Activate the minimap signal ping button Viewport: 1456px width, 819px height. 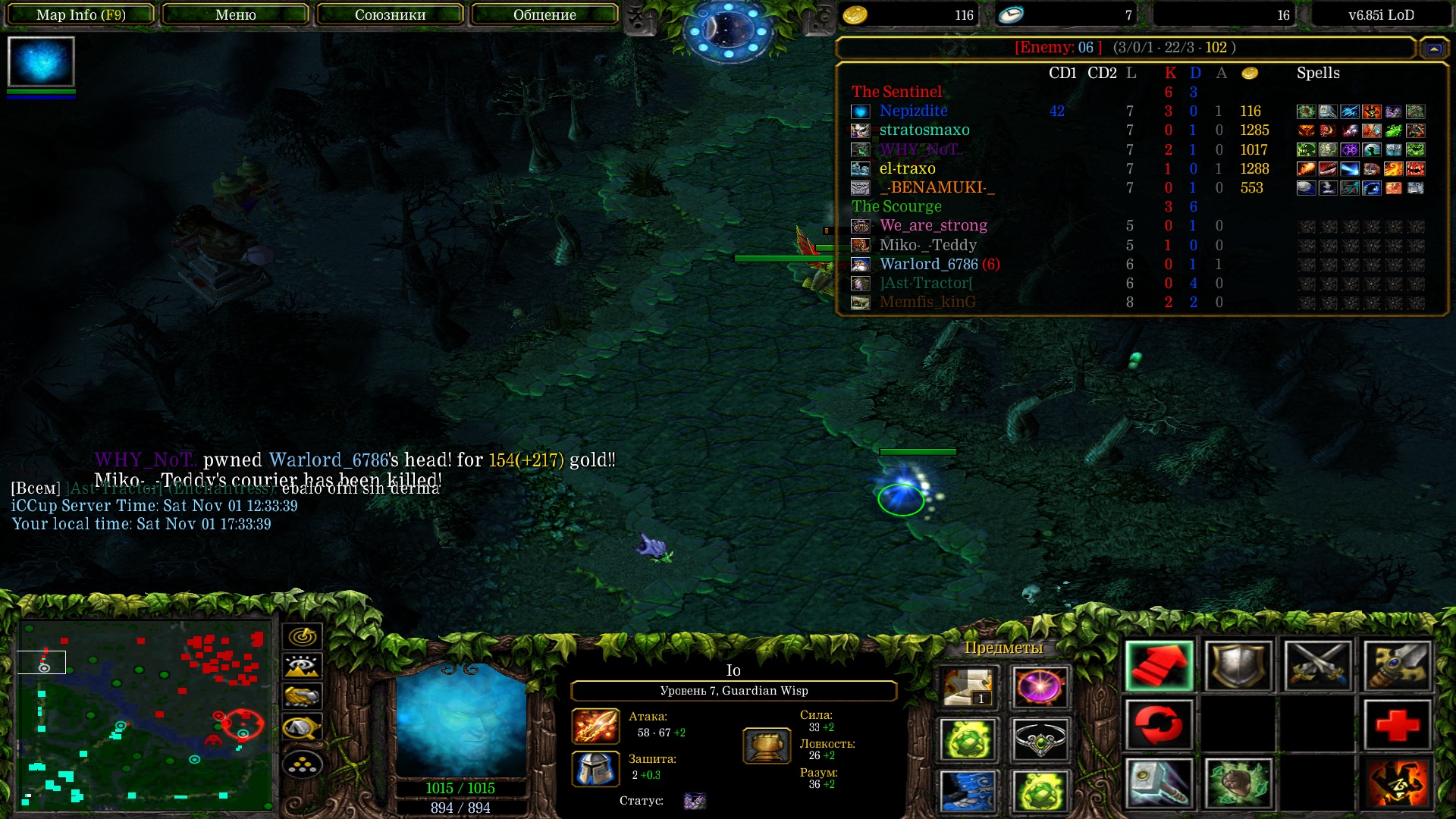point(302,636)
